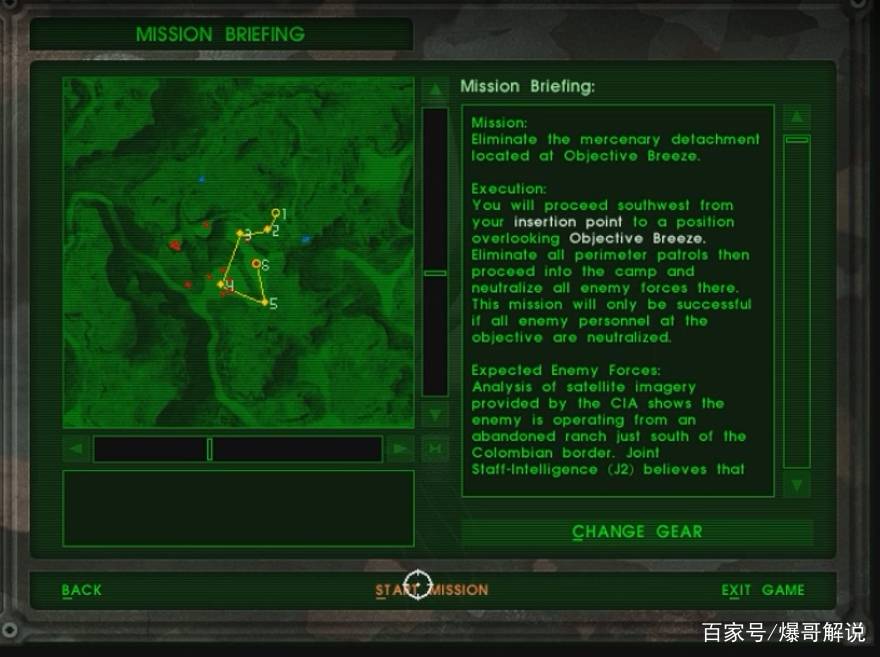Start the mission
Viewport: 880px width, 657px height.
click(432, 590)
